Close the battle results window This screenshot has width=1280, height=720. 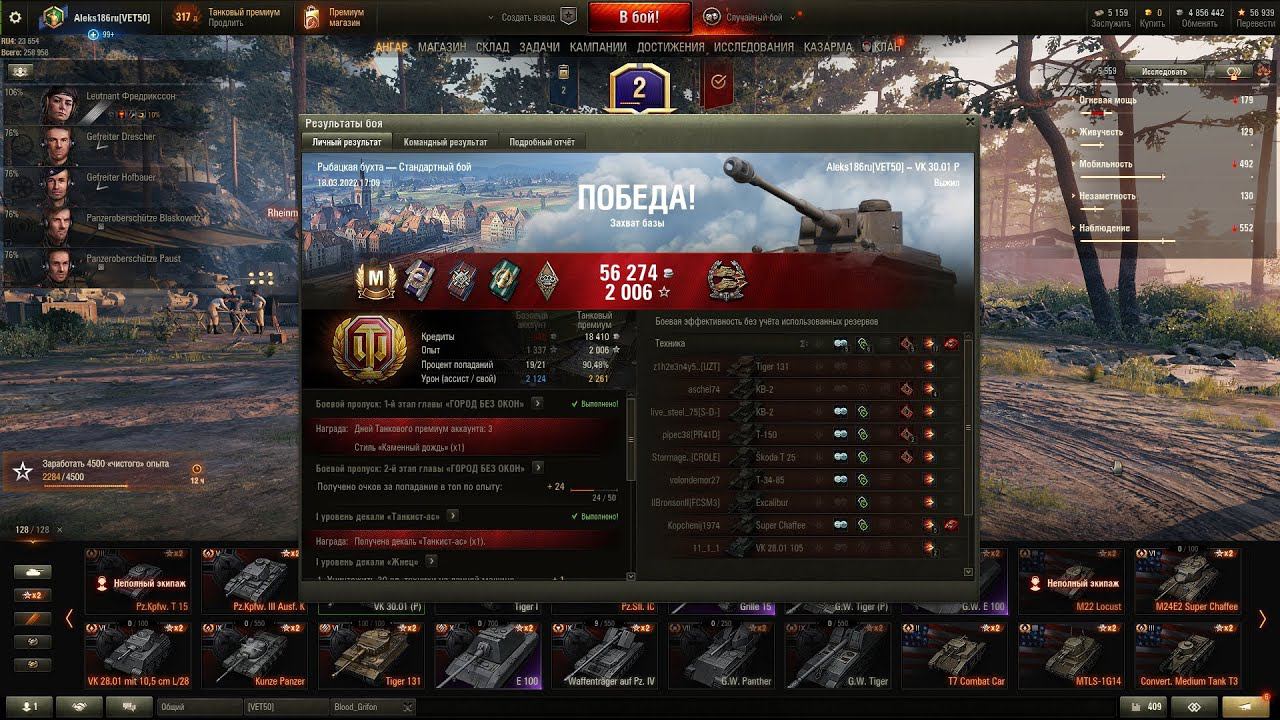pos(969,122)
